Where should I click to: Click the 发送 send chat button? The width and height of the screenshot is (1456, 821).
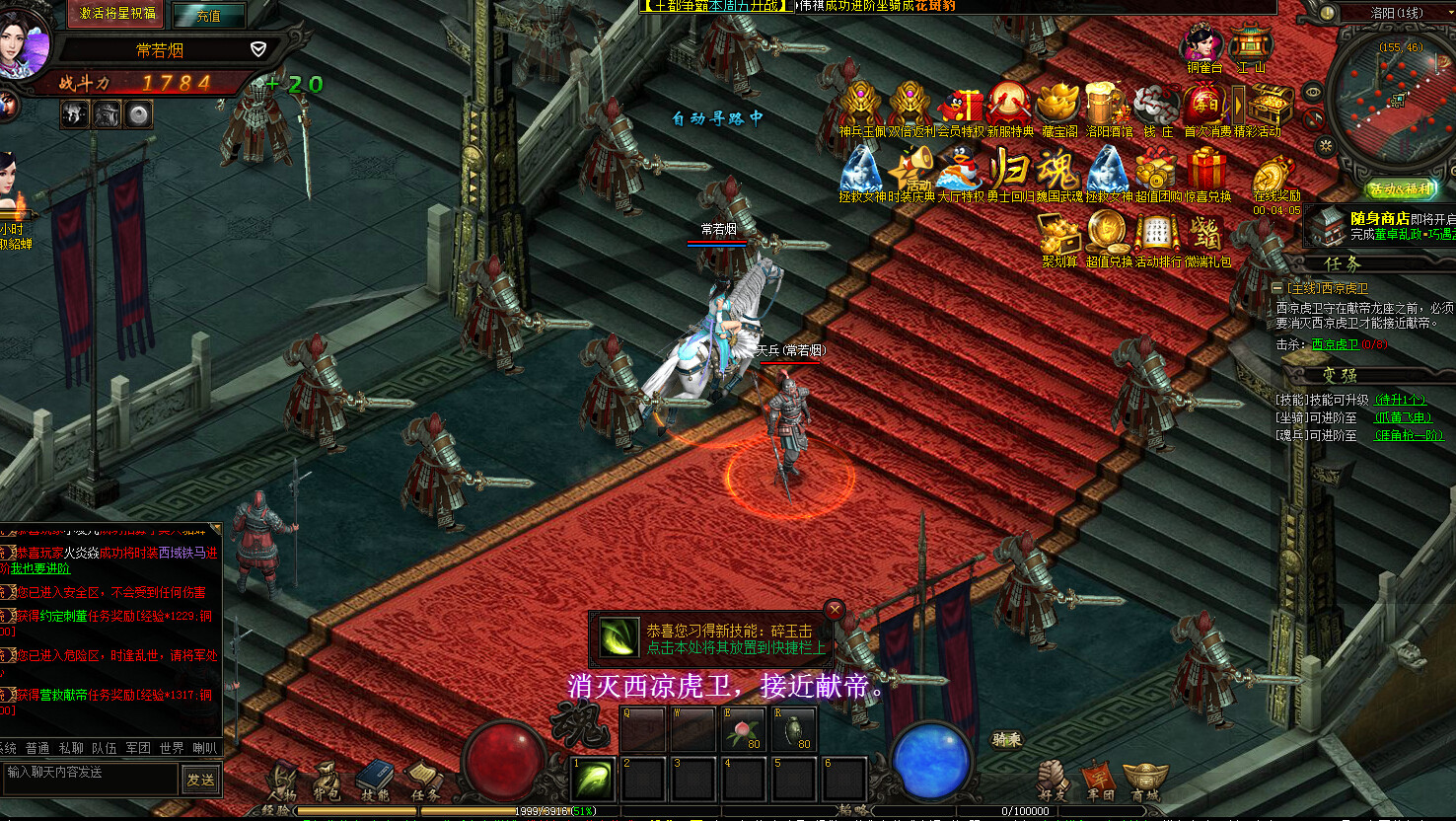click(x=200, y=780)
